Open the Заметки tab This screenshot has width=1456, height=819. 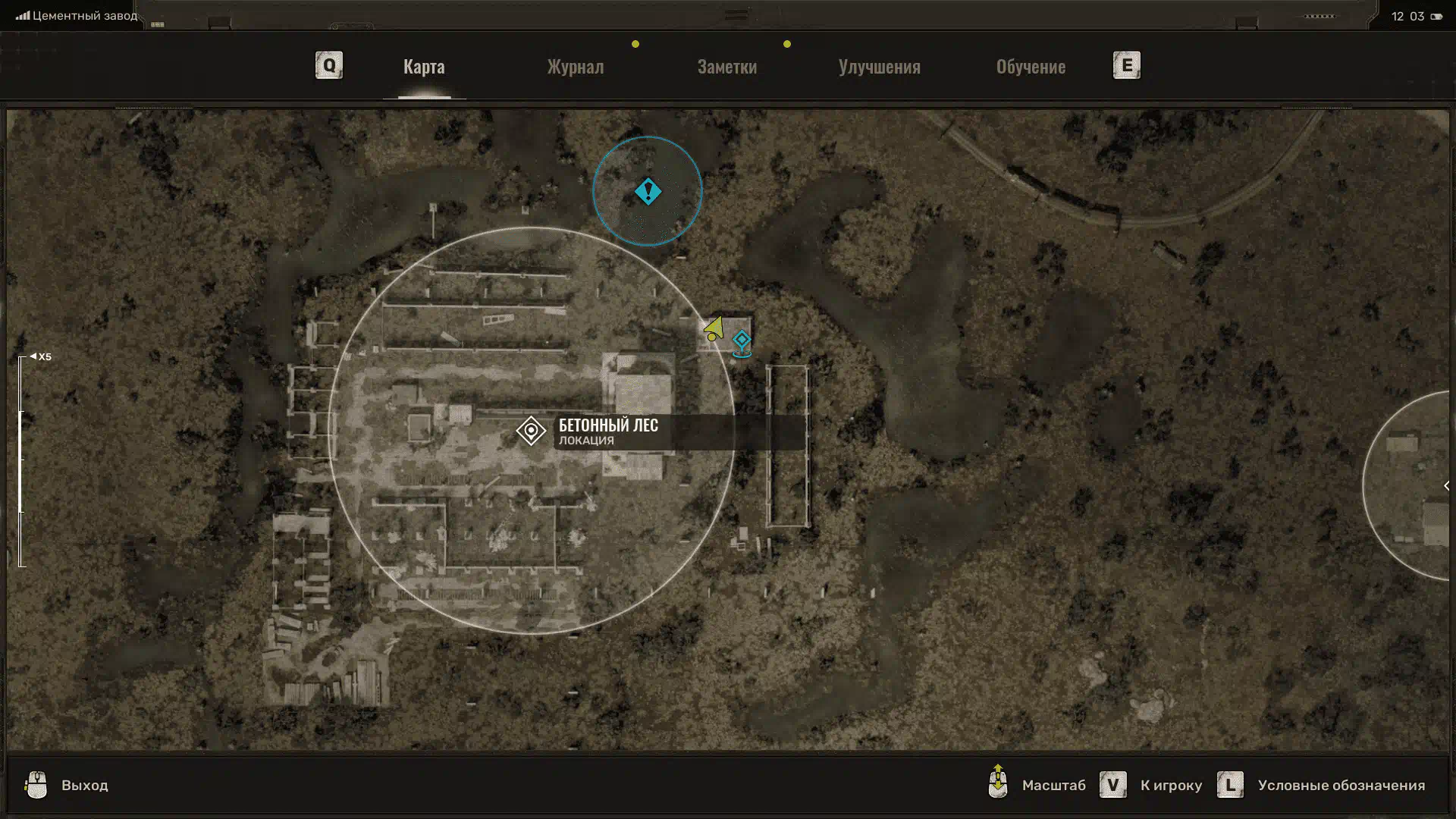point(726,67)
